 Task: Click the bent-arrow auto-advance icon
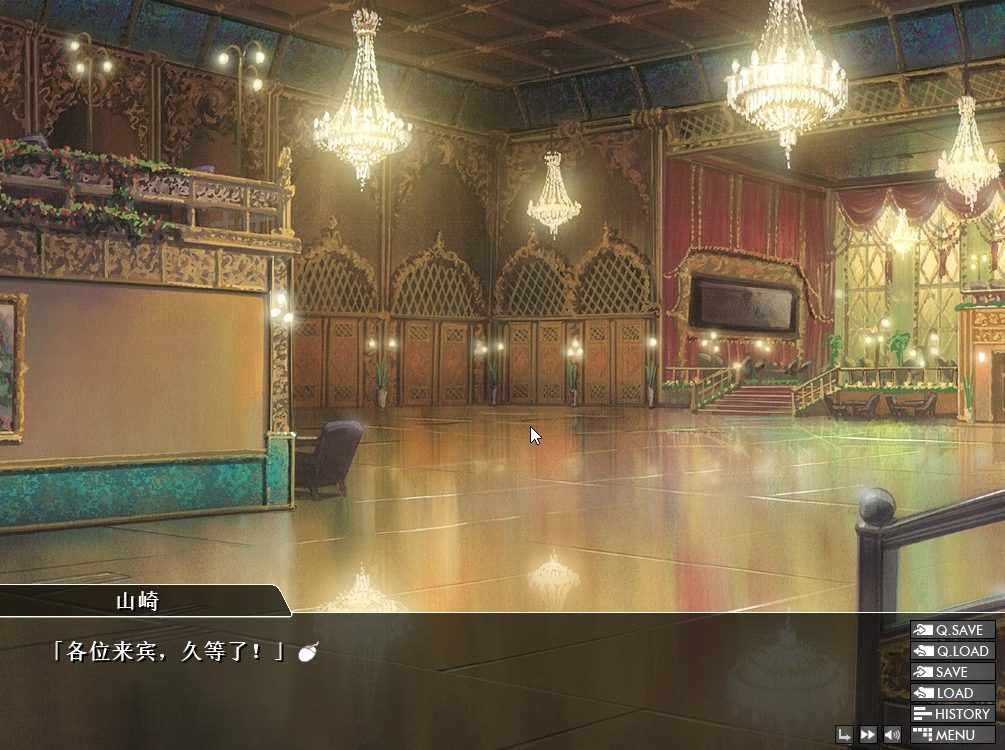click(844, 735)
